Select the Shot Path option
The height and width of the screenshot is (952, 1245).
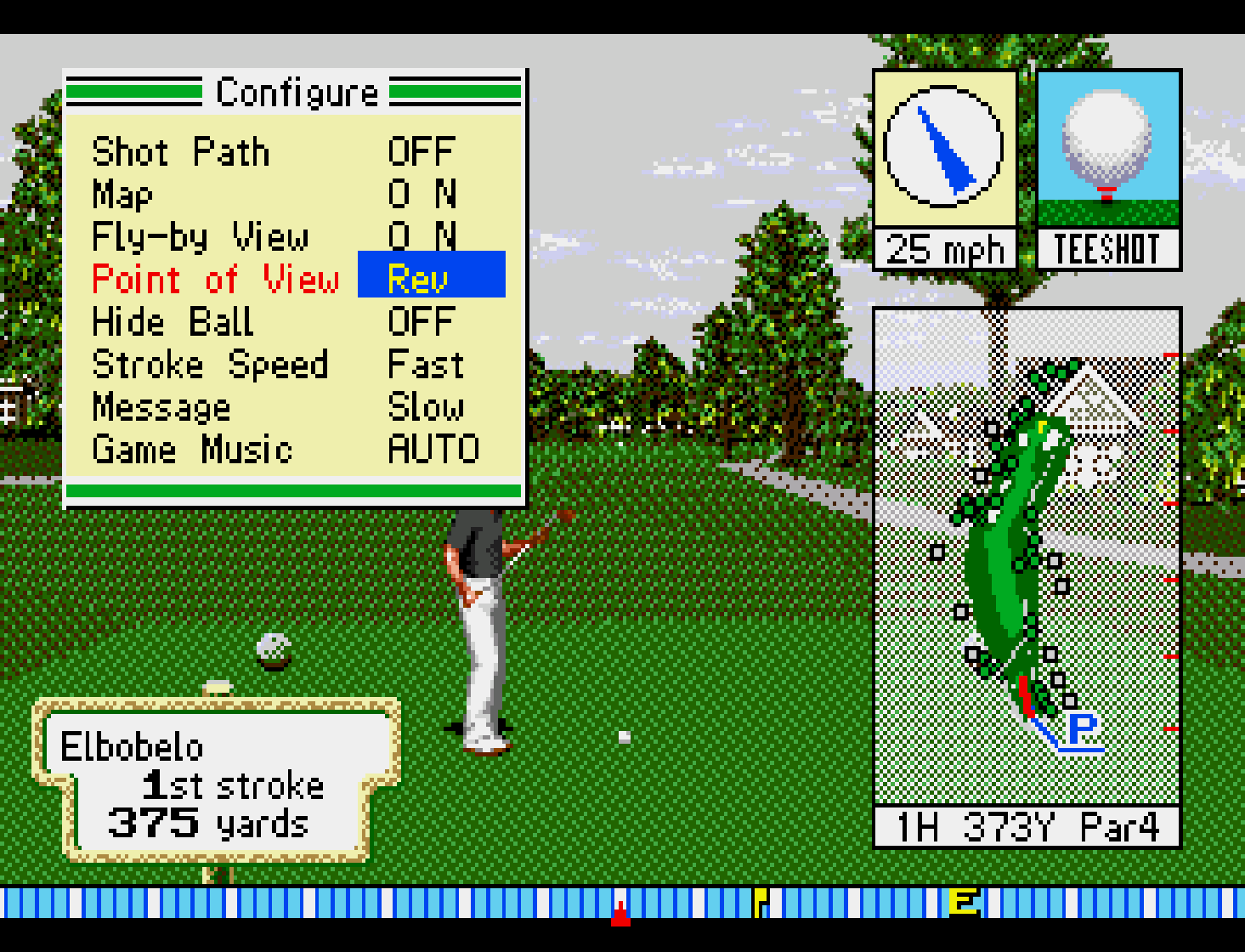(x=181, y=153)
